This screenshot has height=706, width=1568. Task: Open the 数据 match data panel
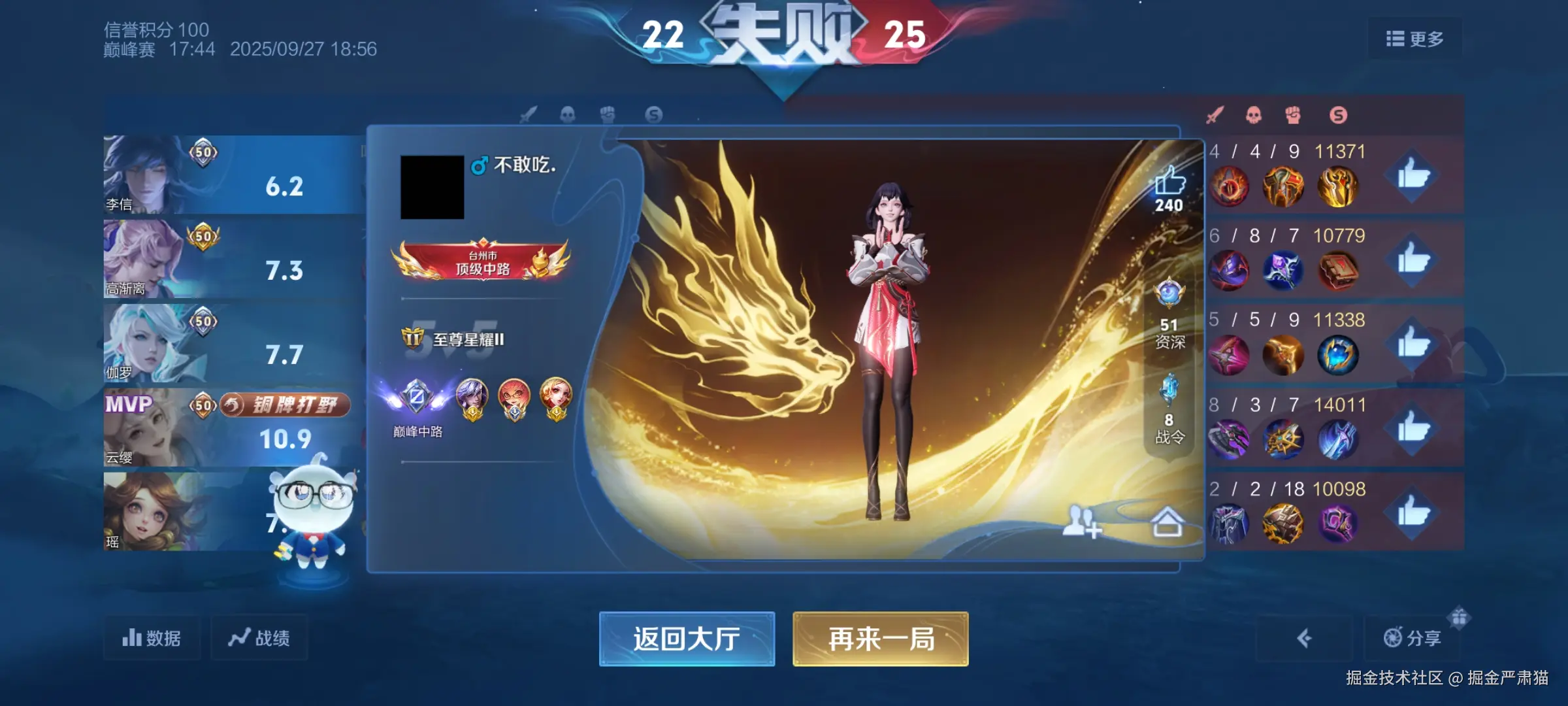152,639
